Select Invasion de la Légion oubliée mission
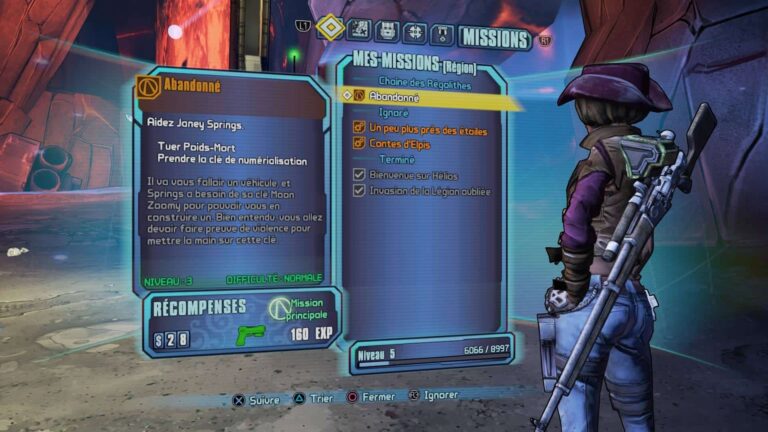The height and width of the screenshot is (432, 768). click(430, 190)
